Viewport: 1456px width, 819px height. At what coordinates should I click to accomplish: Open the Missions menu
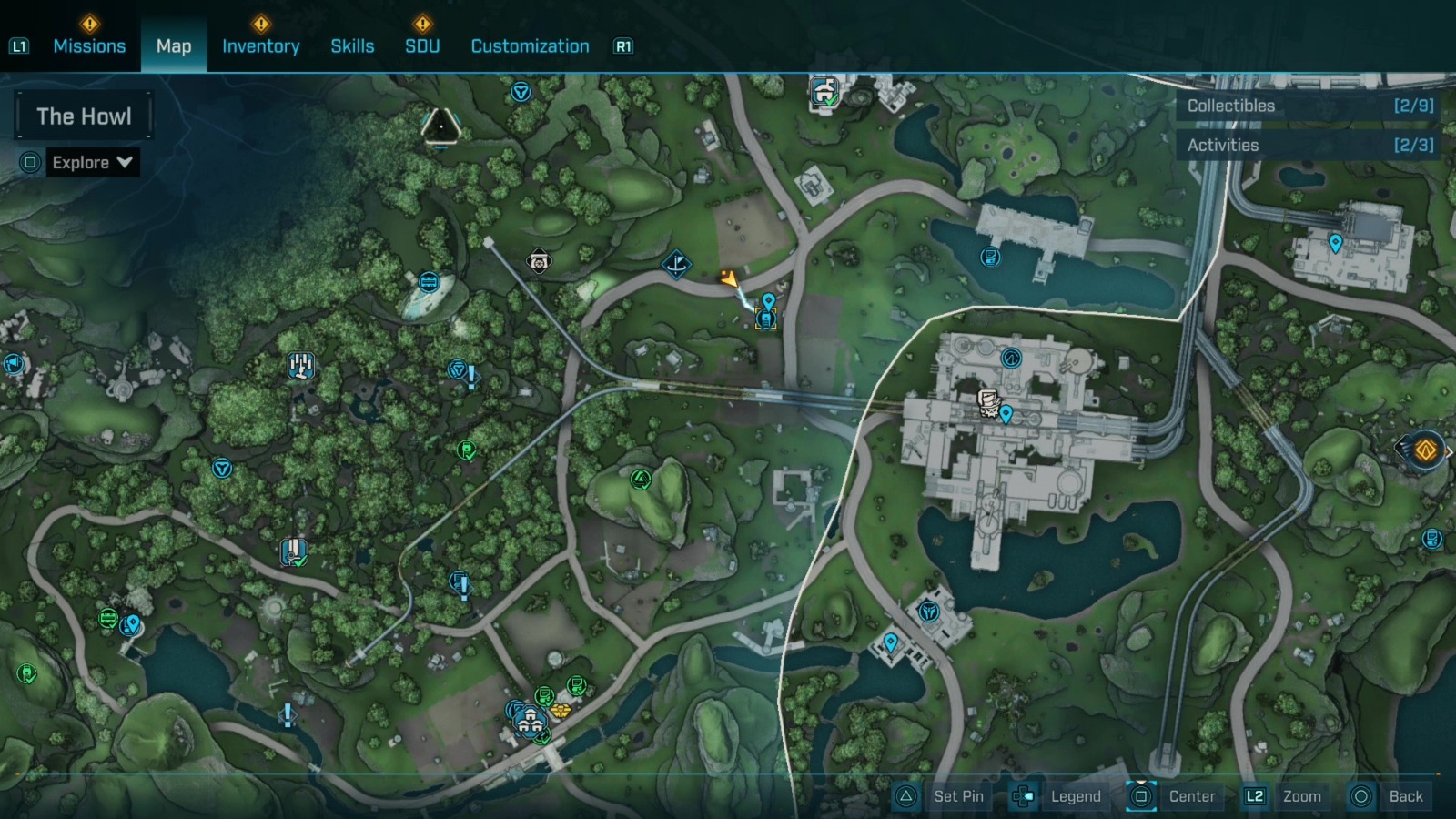tap(89, 45)
